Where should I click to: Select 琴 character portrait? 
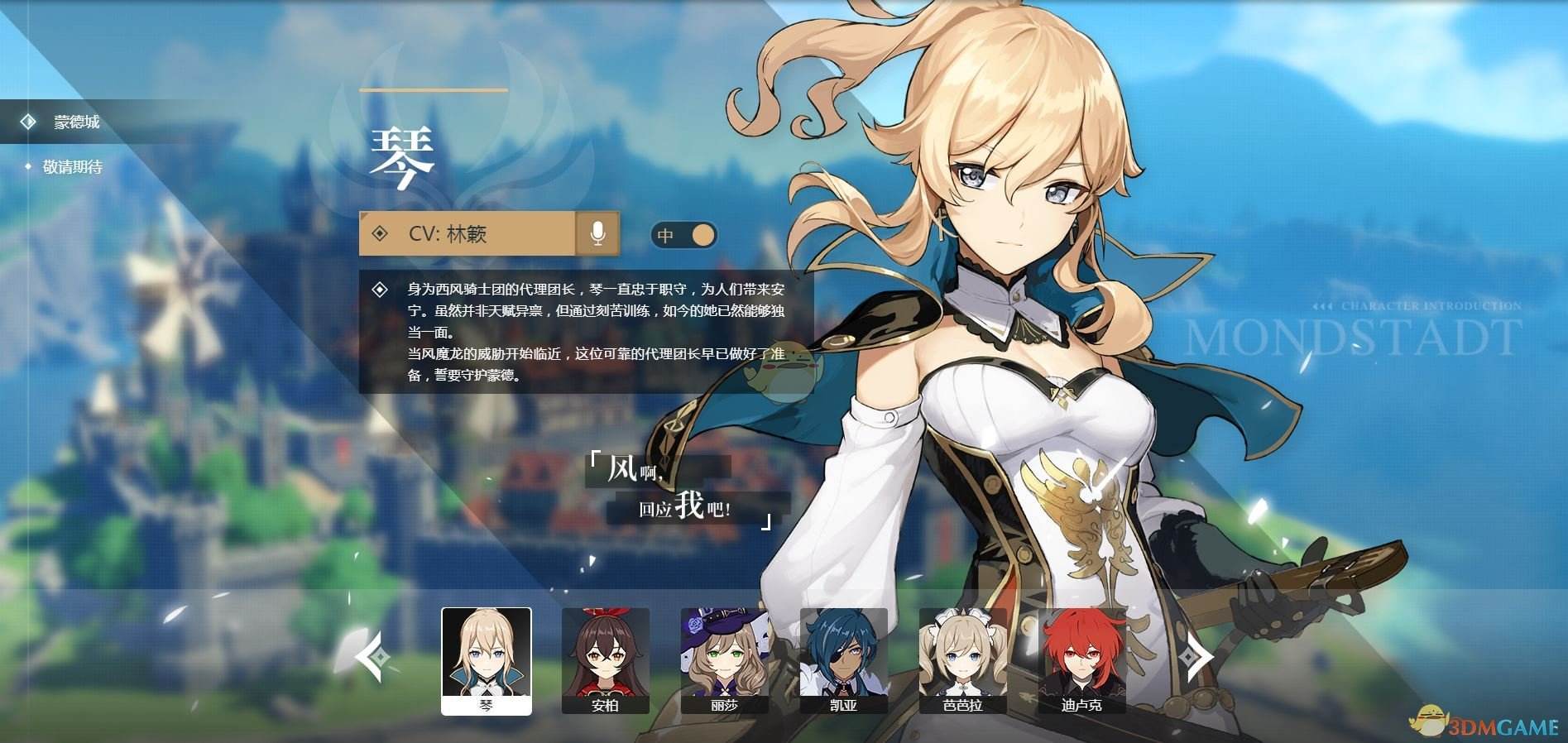click(x=487, y=660)
